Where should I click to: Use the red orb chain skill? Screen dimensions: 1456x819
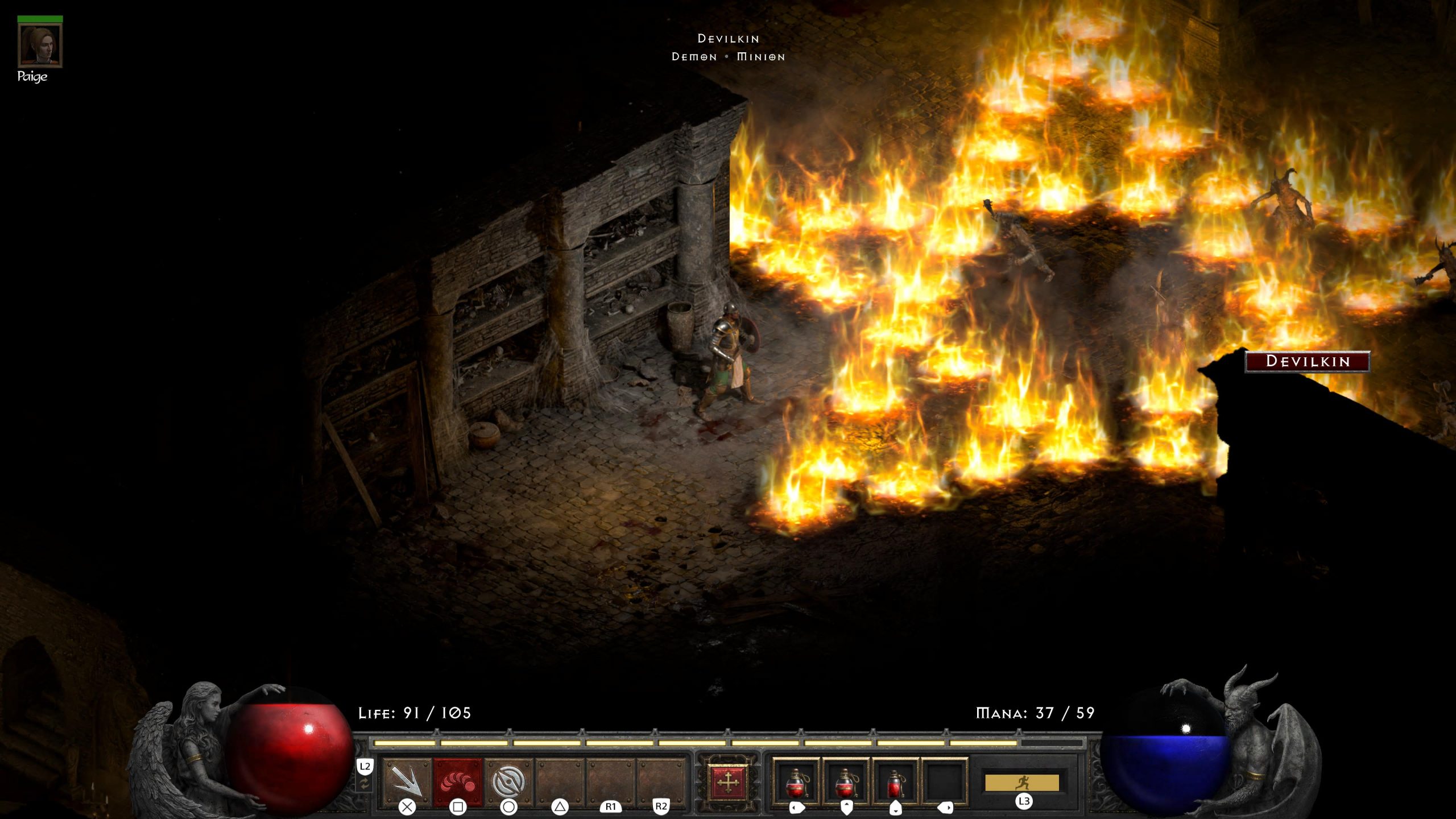[x=458, y=780]
